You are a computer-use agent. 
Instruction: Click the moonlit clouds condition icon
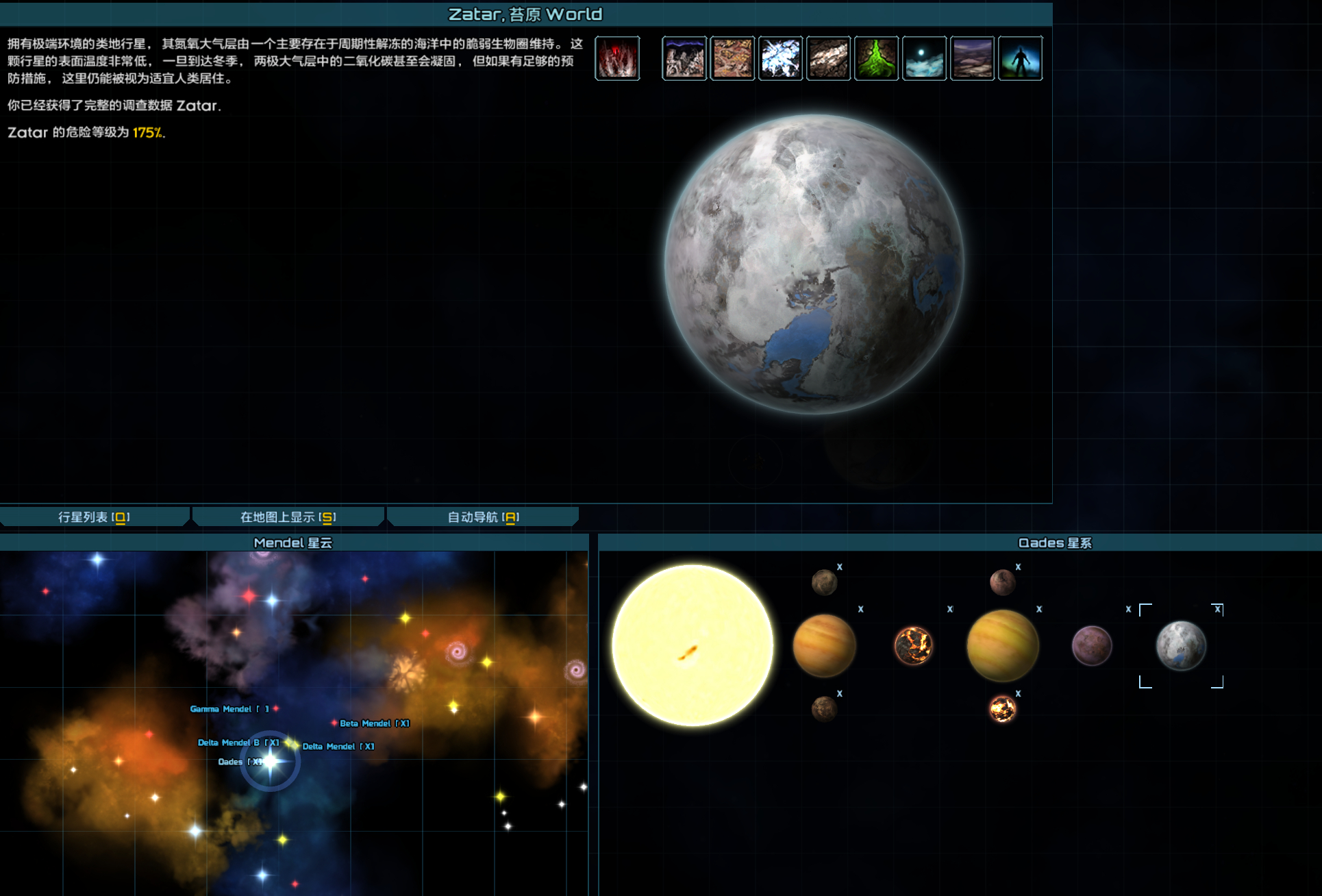pos(924,59)
